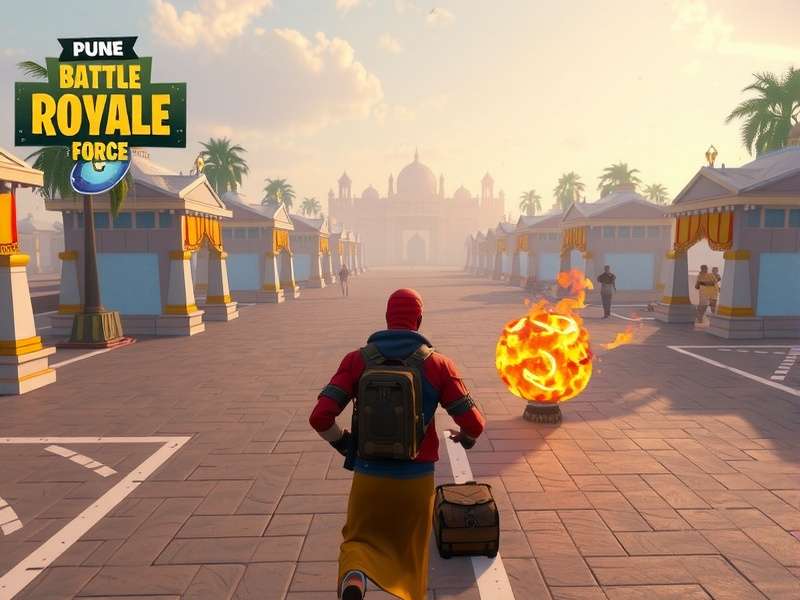The image size is (800, 600).
Task: Click the Pune Battle Royale Force logo
Action: [x=100, y=110]
